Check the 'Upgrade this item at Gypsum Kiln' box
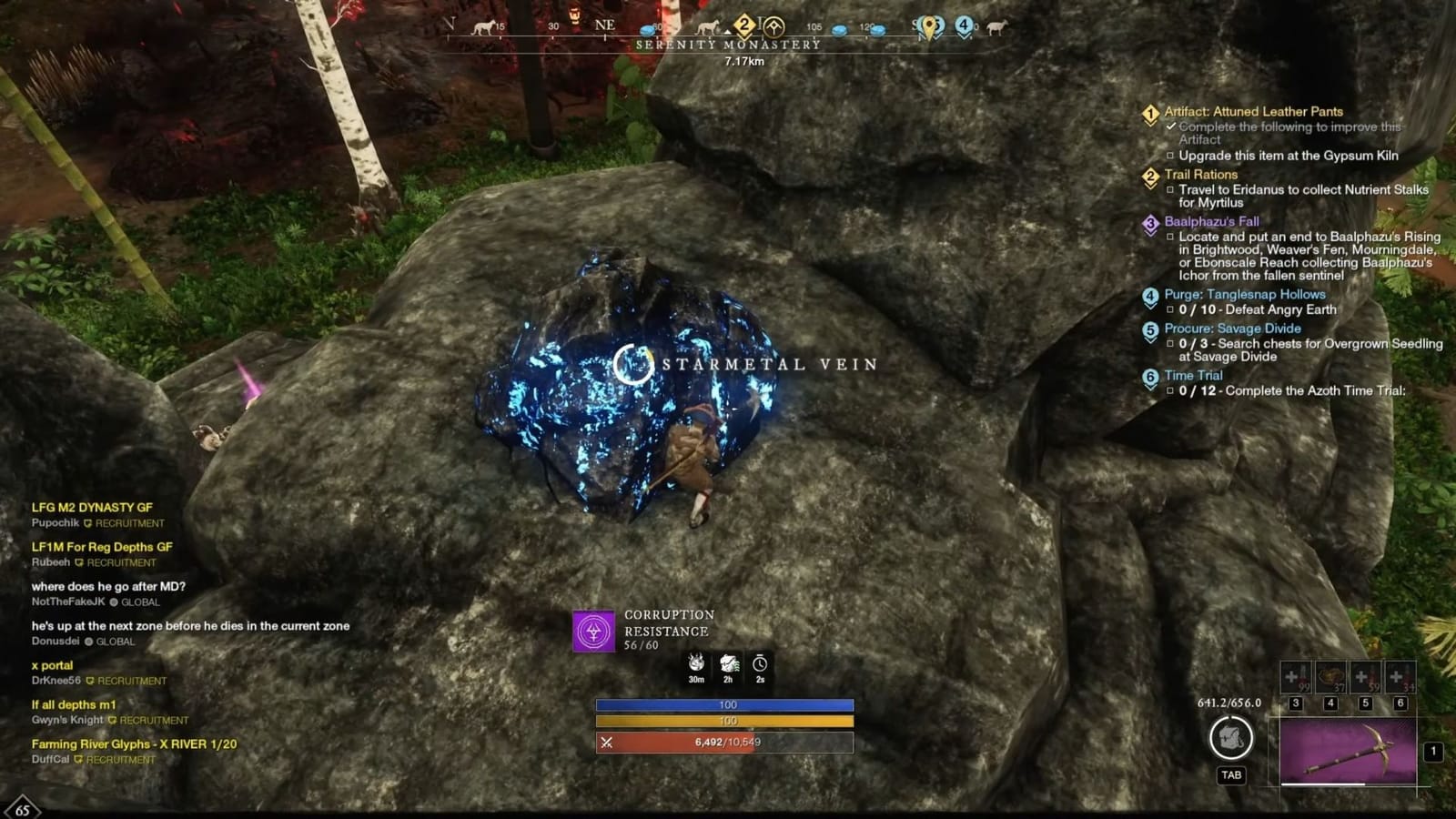This screenshot has height=819, width=1456. (x=1170, y=156)
